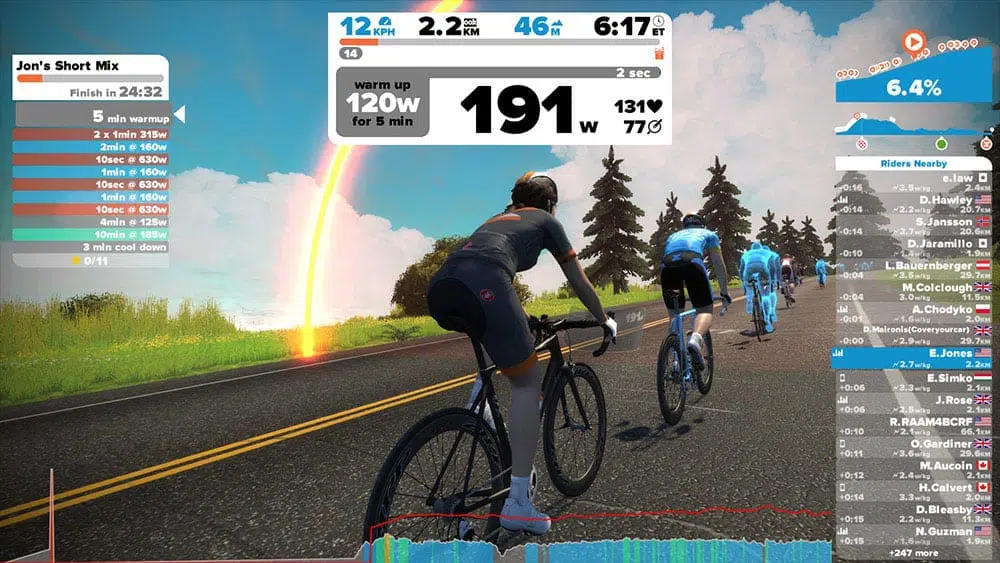The width and height of the screenshot is (1000, 563).
Task: Choose the 10min @ 185w workout block
Action: (90, 234)
